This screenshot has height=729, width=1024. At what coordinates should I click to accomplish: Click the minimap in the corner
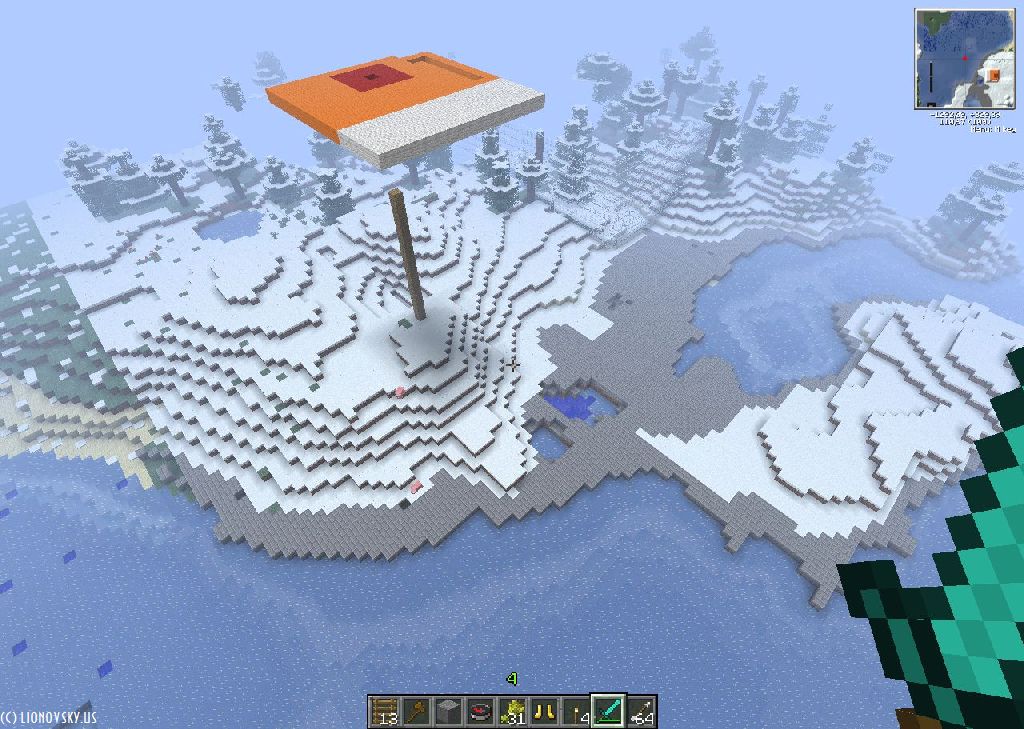[964, 59]
